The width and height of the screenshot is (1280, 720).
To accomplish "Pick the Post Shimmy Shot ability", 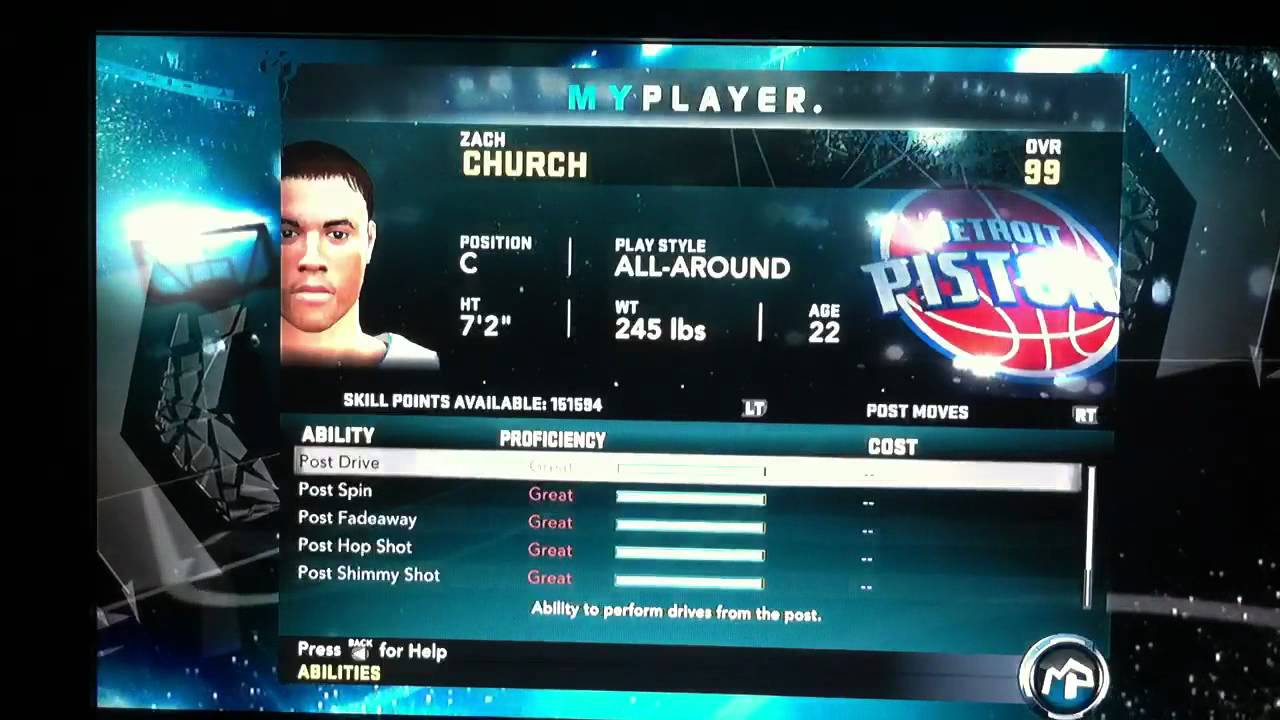I will pyautogui.click(x=368, y=575).
